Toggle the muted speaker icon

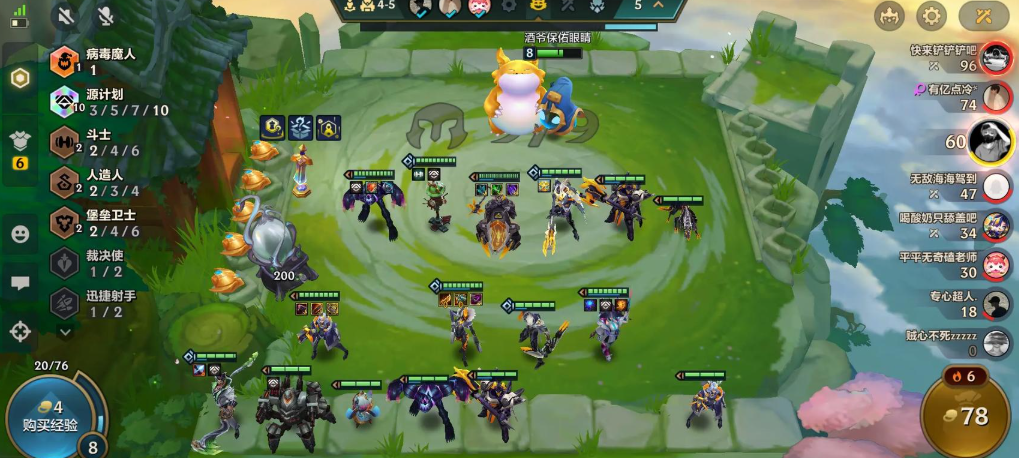(x=67, y=17)
